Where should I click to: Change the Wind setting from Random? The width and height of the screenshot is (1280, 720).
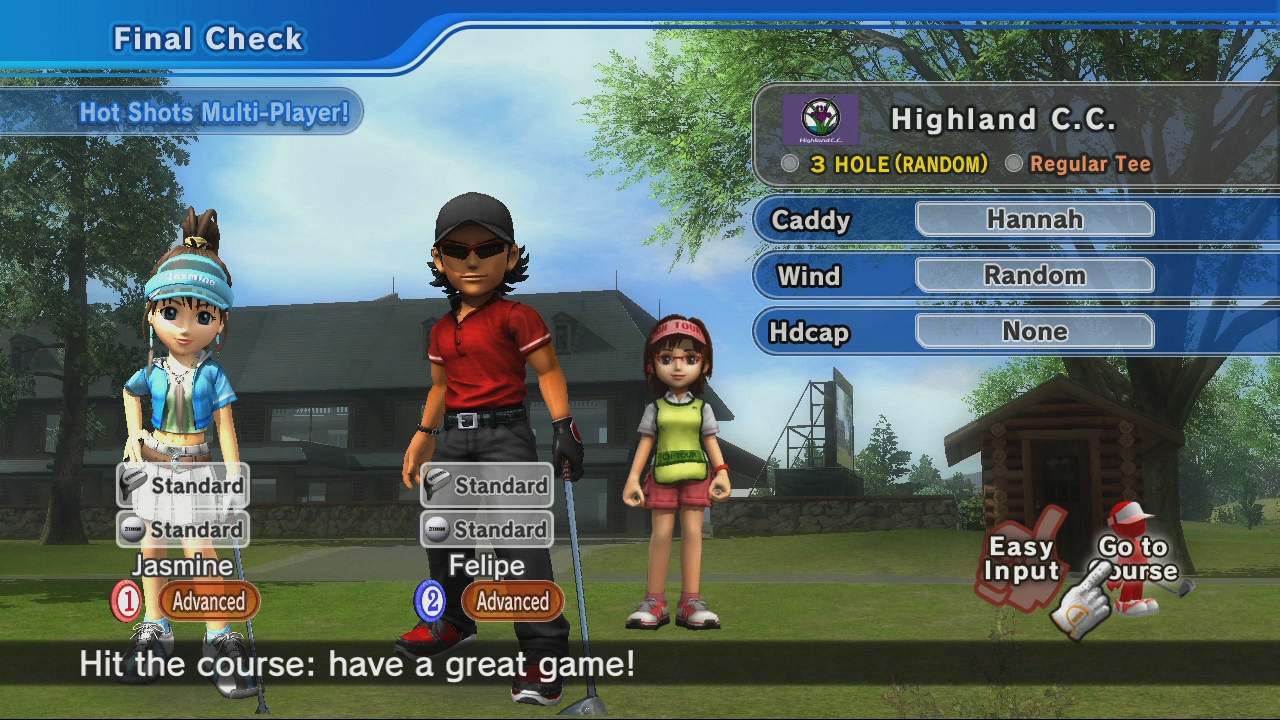pos(1034,276)
